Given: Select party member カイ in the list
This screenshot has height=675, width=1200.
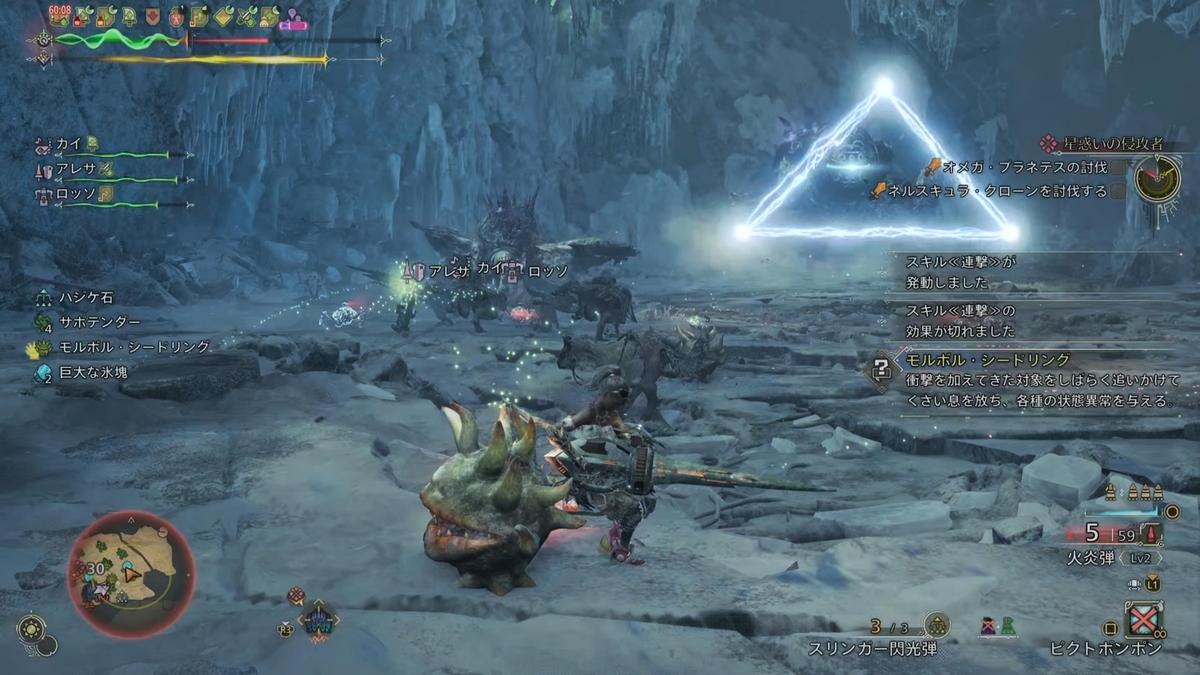Looking at the screenshot, I should pos(68,142).
